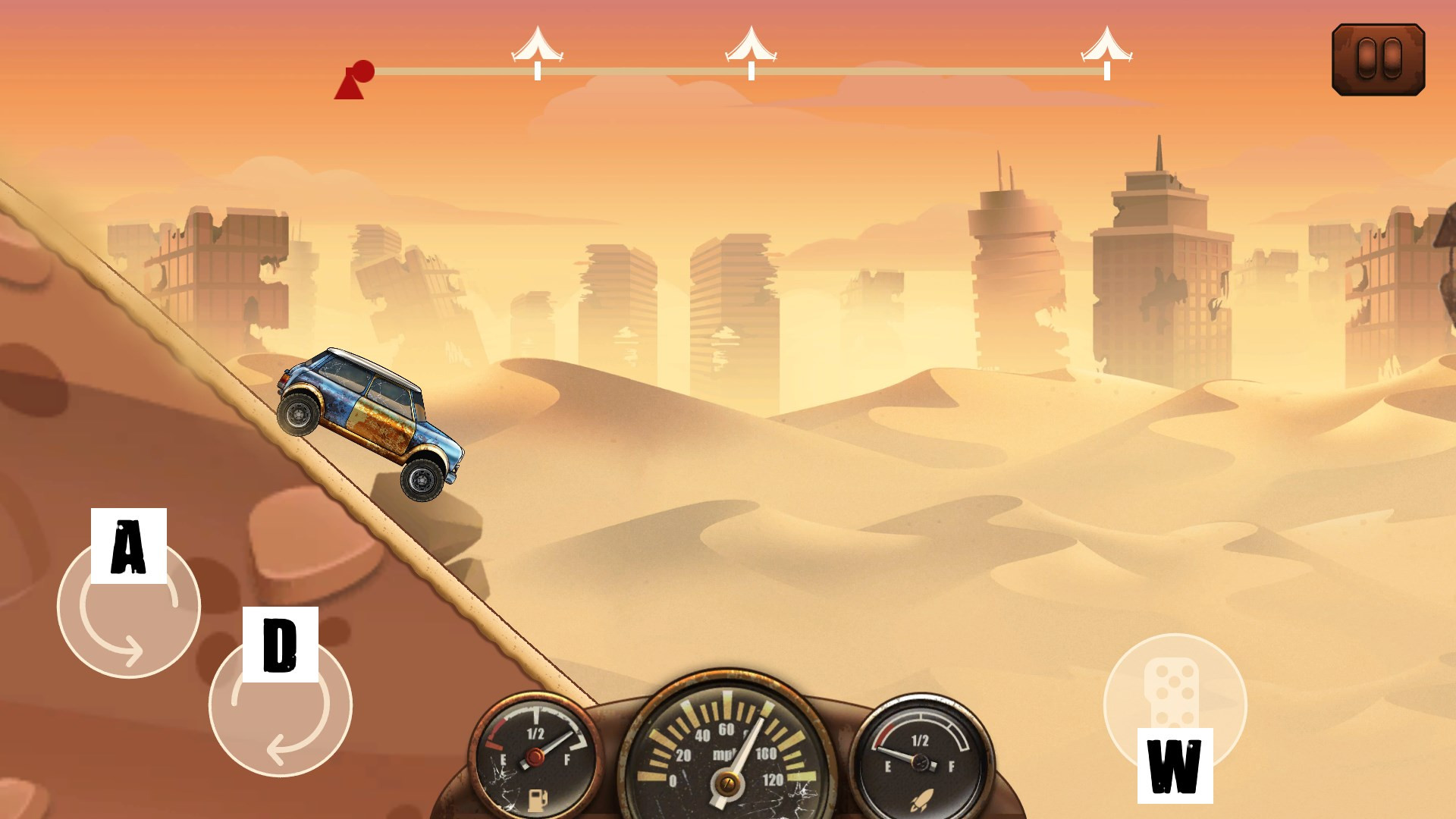Pause the game with the top-right button
The width and height of the screenshot is (1456, 819).
click(x=1378, y=59)
